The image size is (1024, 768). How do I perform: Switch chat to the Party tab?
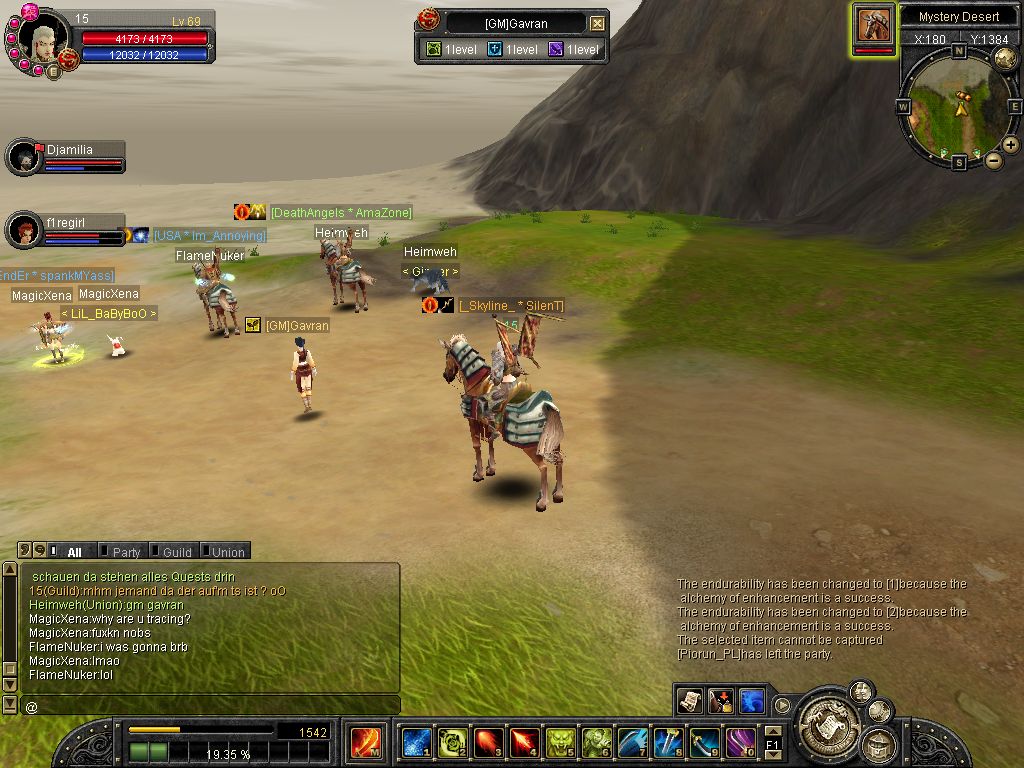[126, 551]
